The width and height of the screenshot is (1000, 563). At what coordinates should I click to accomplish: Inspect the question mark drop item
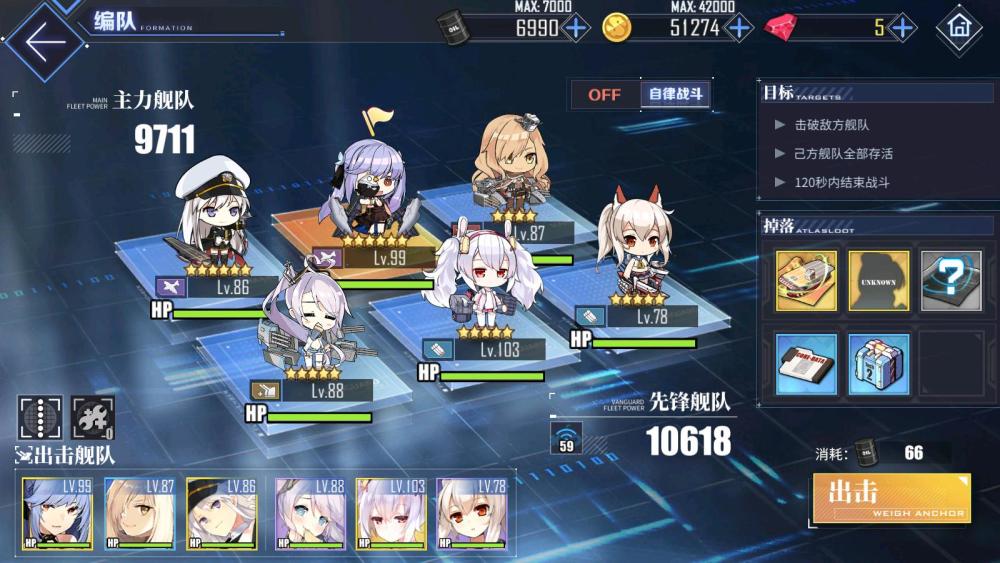click(x=951, y=281)
